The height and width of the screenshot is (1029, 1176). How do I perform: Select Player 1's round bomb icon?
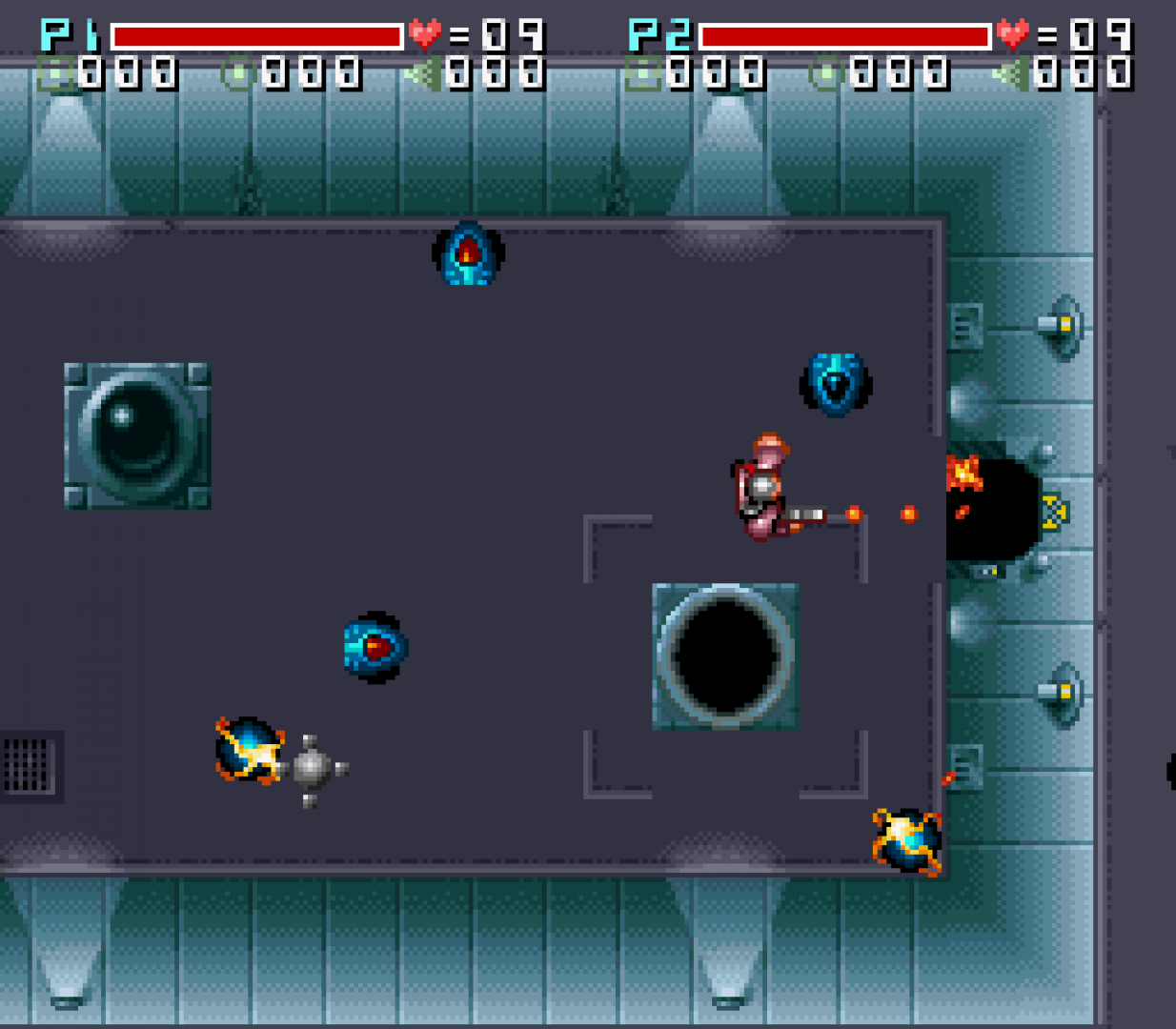pos(238,73)
